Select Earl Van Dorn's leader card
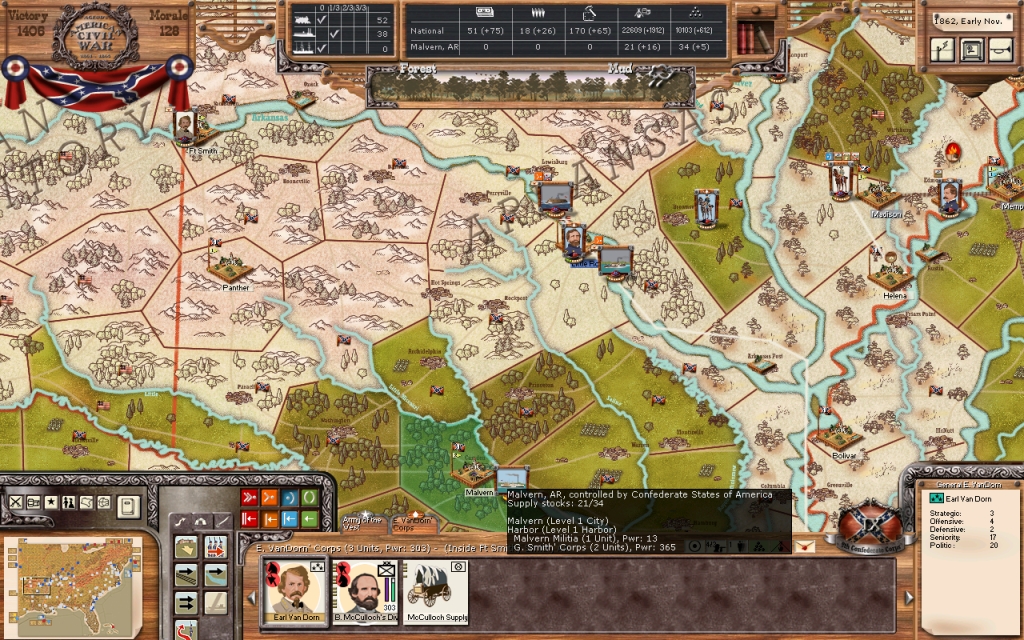The image size is (1024, 640). [293, 591]
